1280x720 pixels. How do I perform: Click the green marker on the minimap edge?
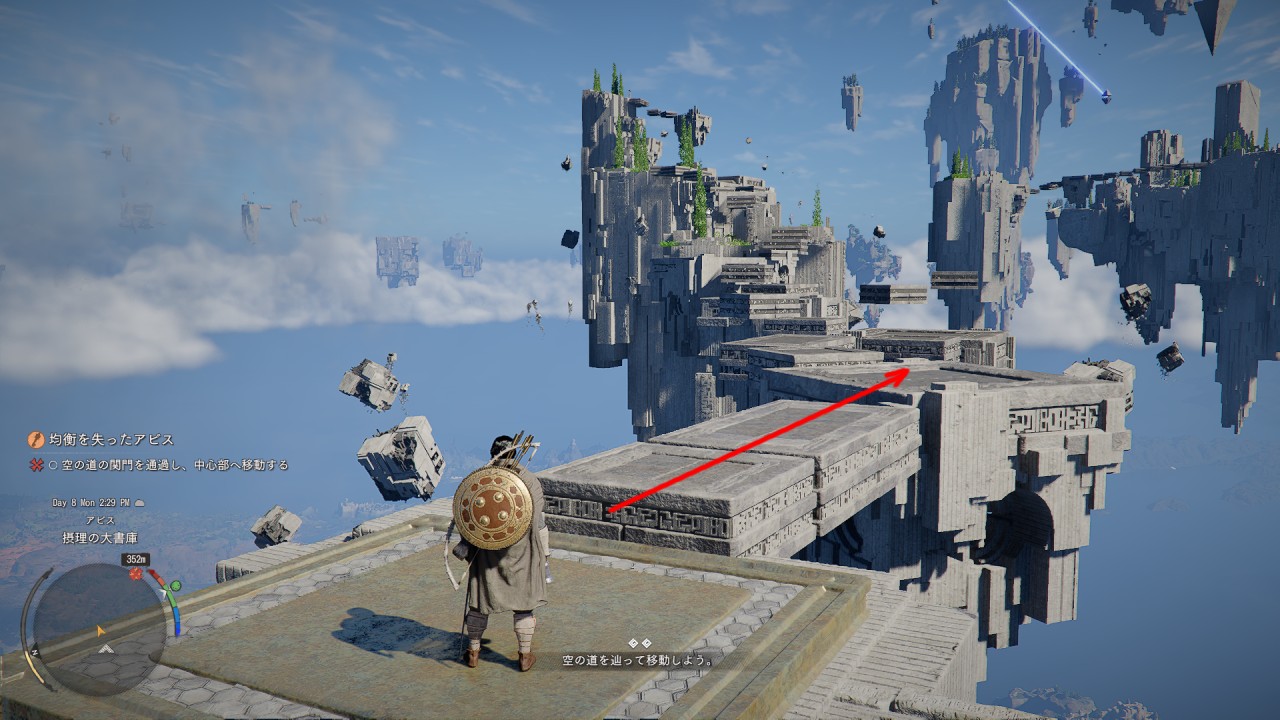[175, 585]
